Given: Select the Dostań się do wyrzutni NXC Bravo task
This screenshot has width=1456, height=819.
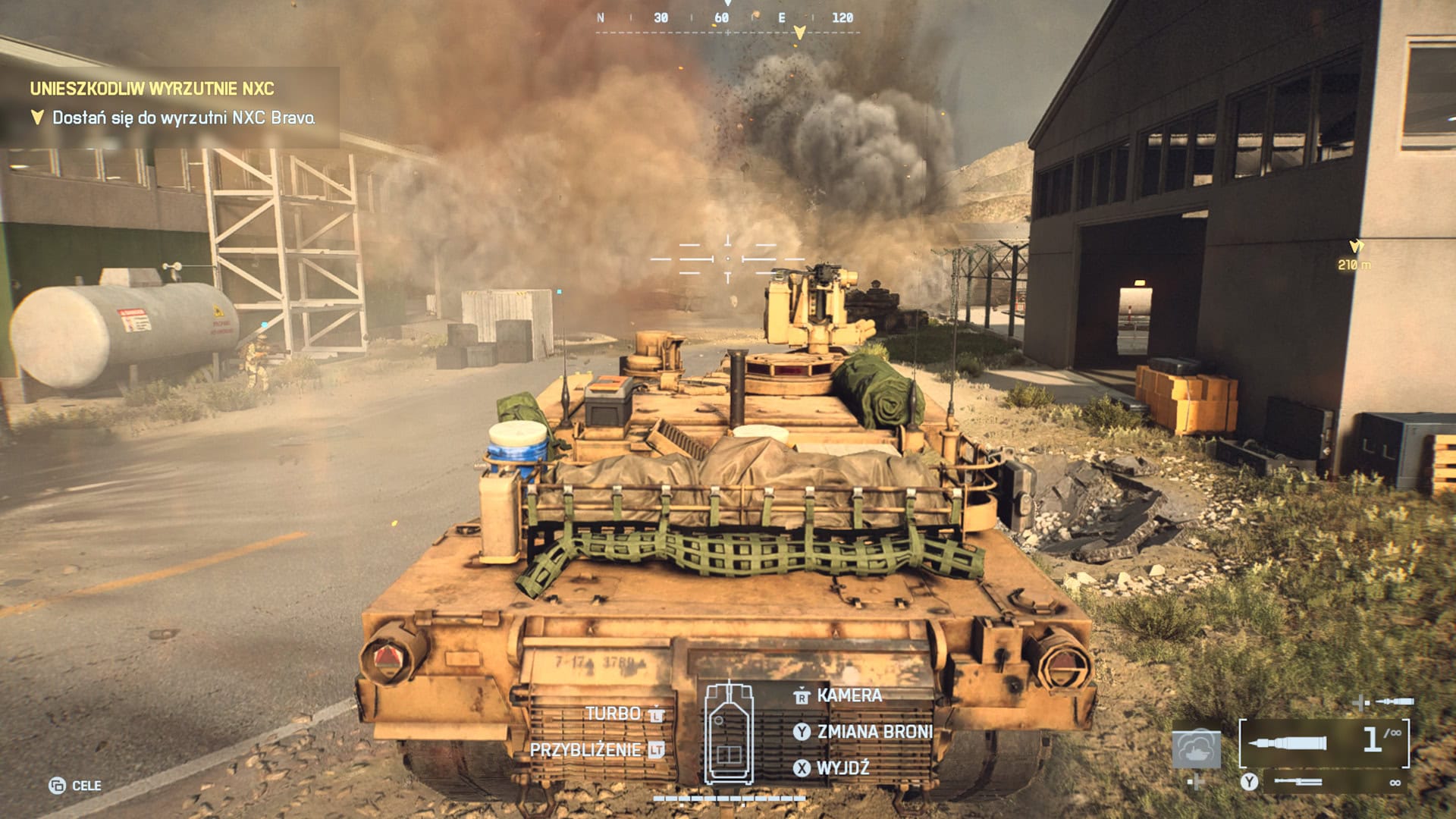Looking at the screenshot, I should (x=184, y=118).
